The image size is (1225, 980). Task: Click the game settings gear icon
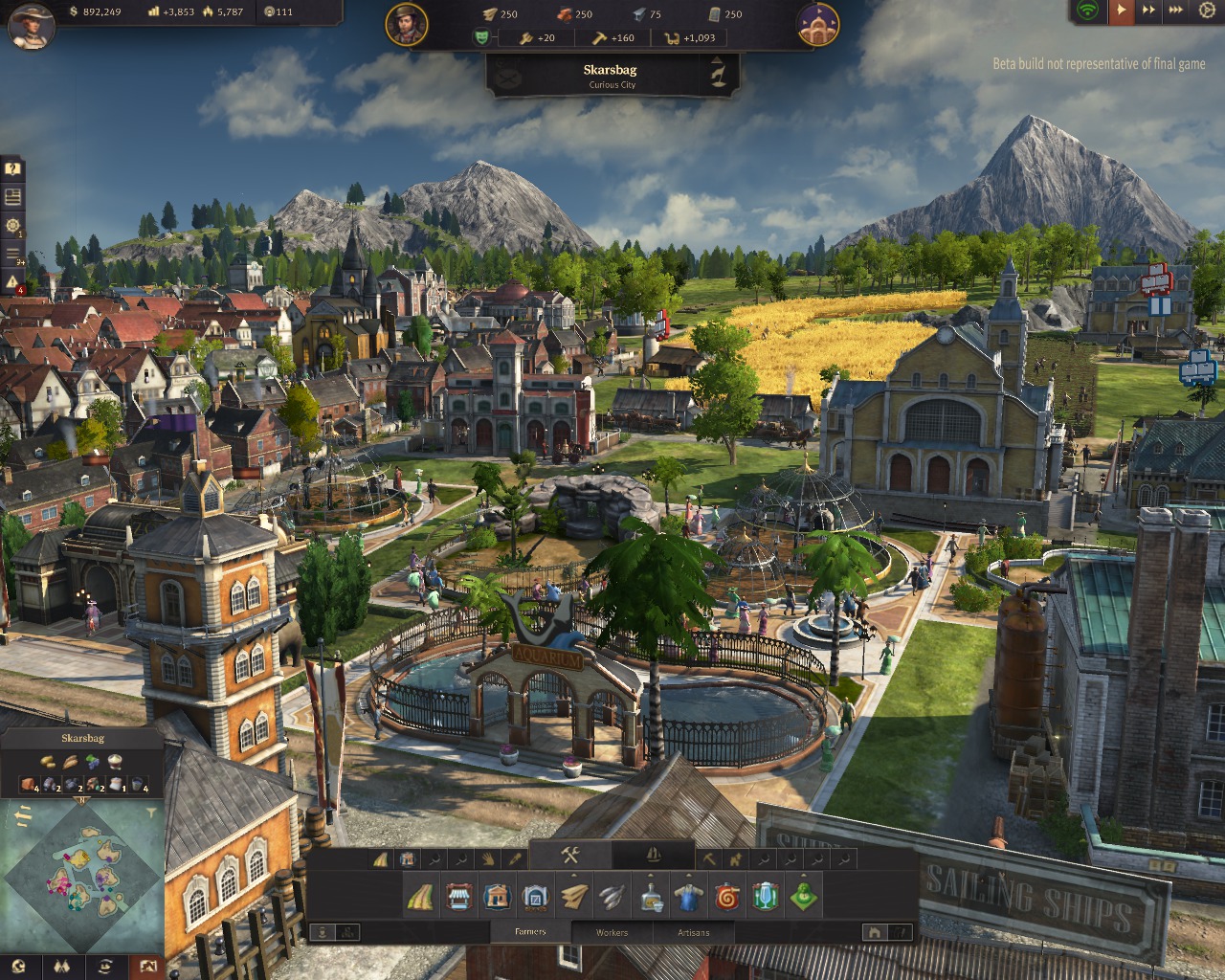(x=1204, y=11)
